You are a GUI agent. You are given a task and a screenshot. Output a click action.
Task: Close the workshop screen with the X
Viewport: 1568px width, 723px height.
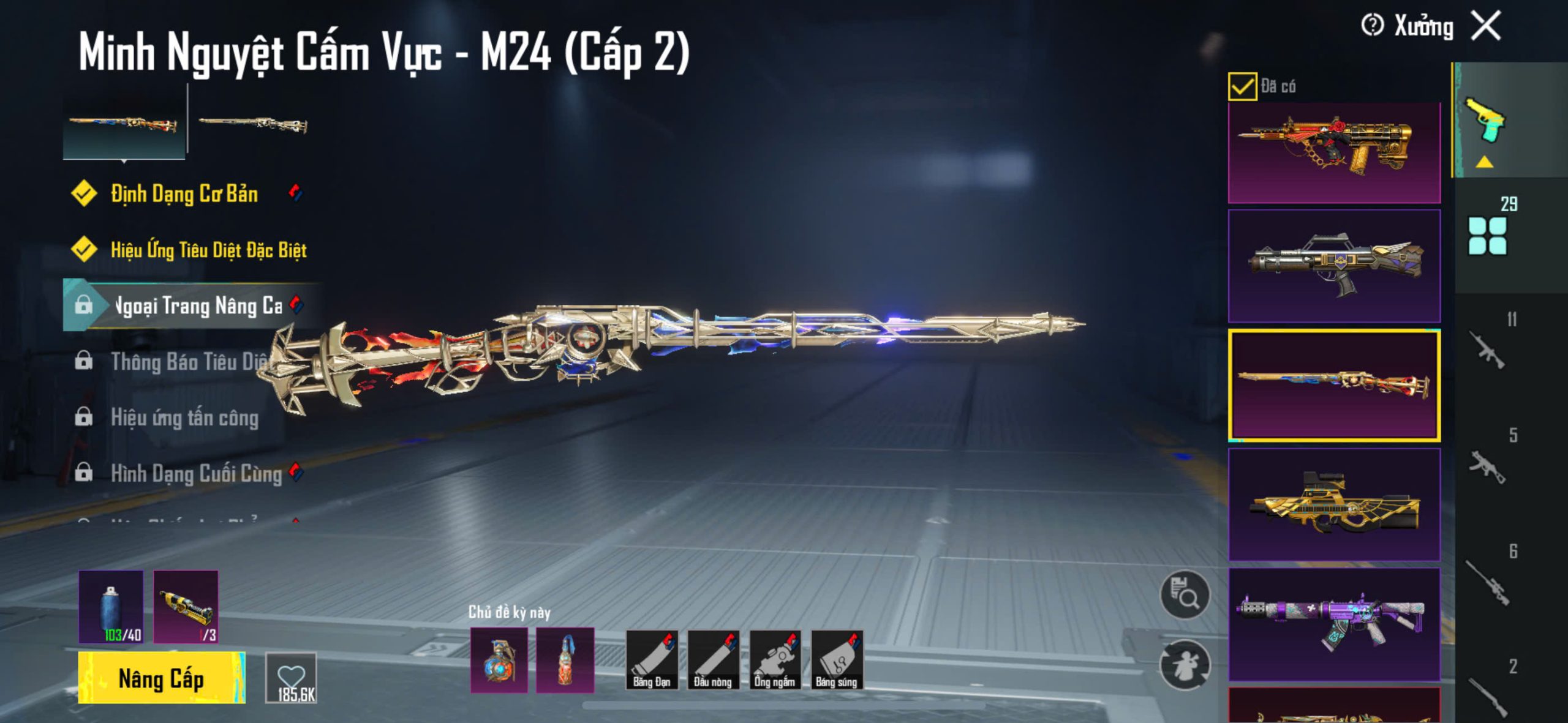pyautogui.click(x=1487, y=26)
